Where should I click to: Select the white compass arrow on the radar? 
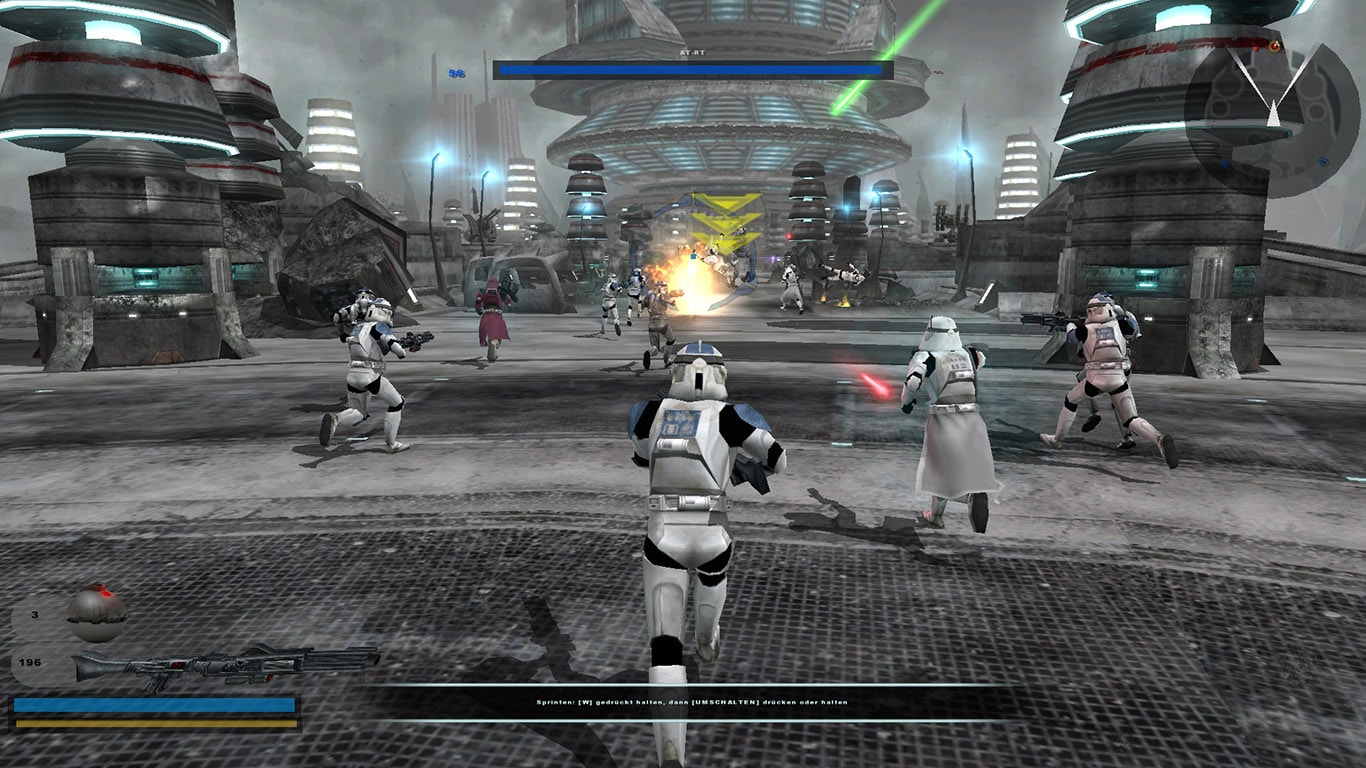click(1272, 112)
